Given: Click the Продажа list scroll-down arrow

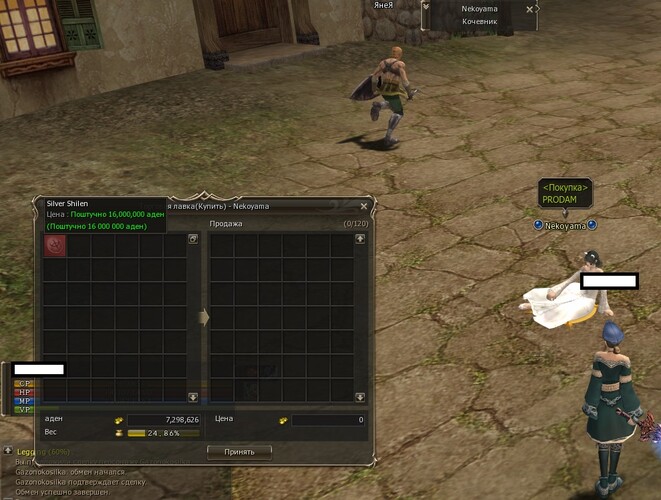Looking at the screenshot, I should pyautogui.click(x=360, y=397).
